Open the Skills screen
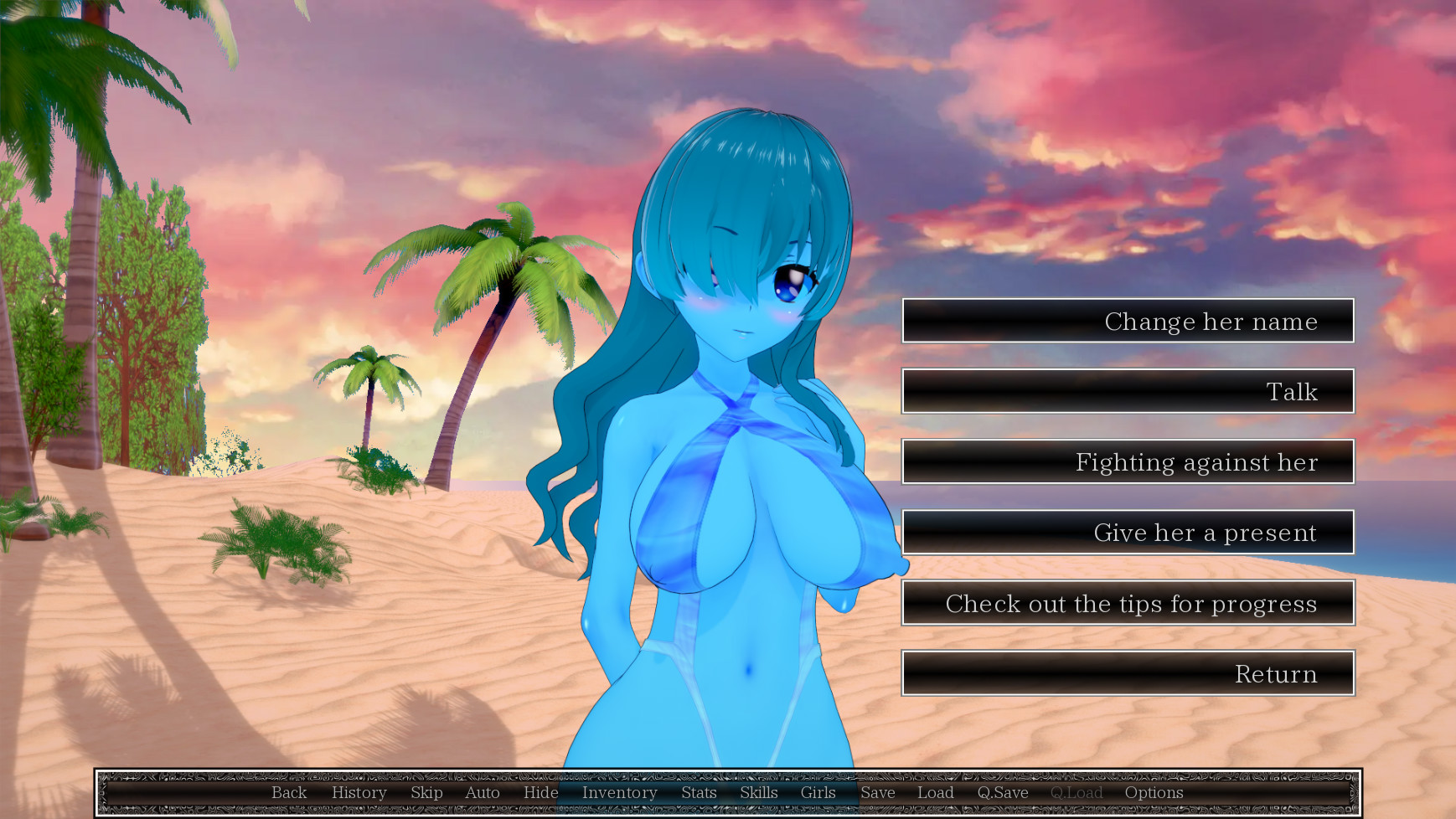This screenshot has width=1456, height=819. (759, 793)
